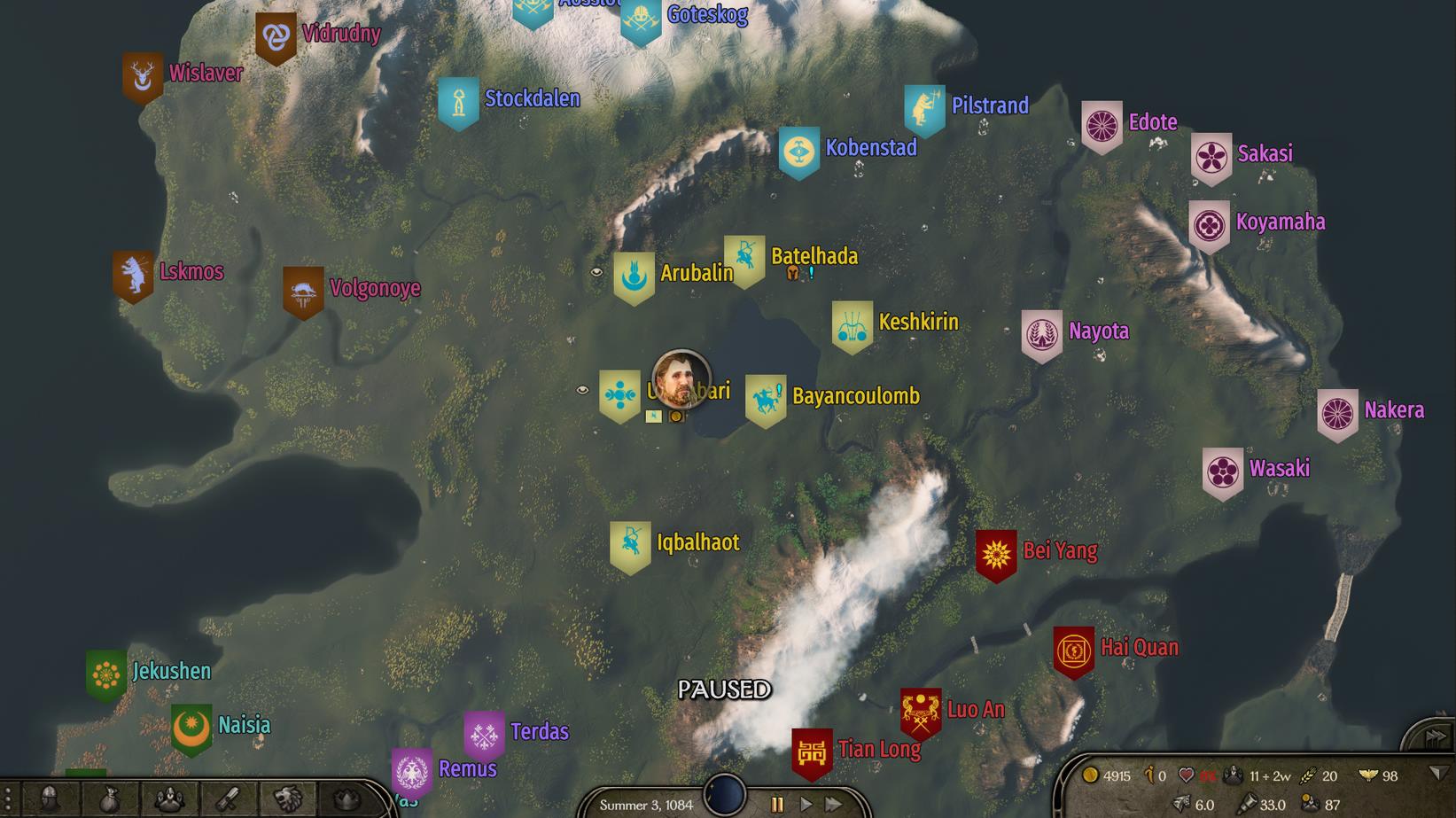This screenshot has height=818, width=1456.
Task: Open the quests scroll icon
Action: [229, 799]
